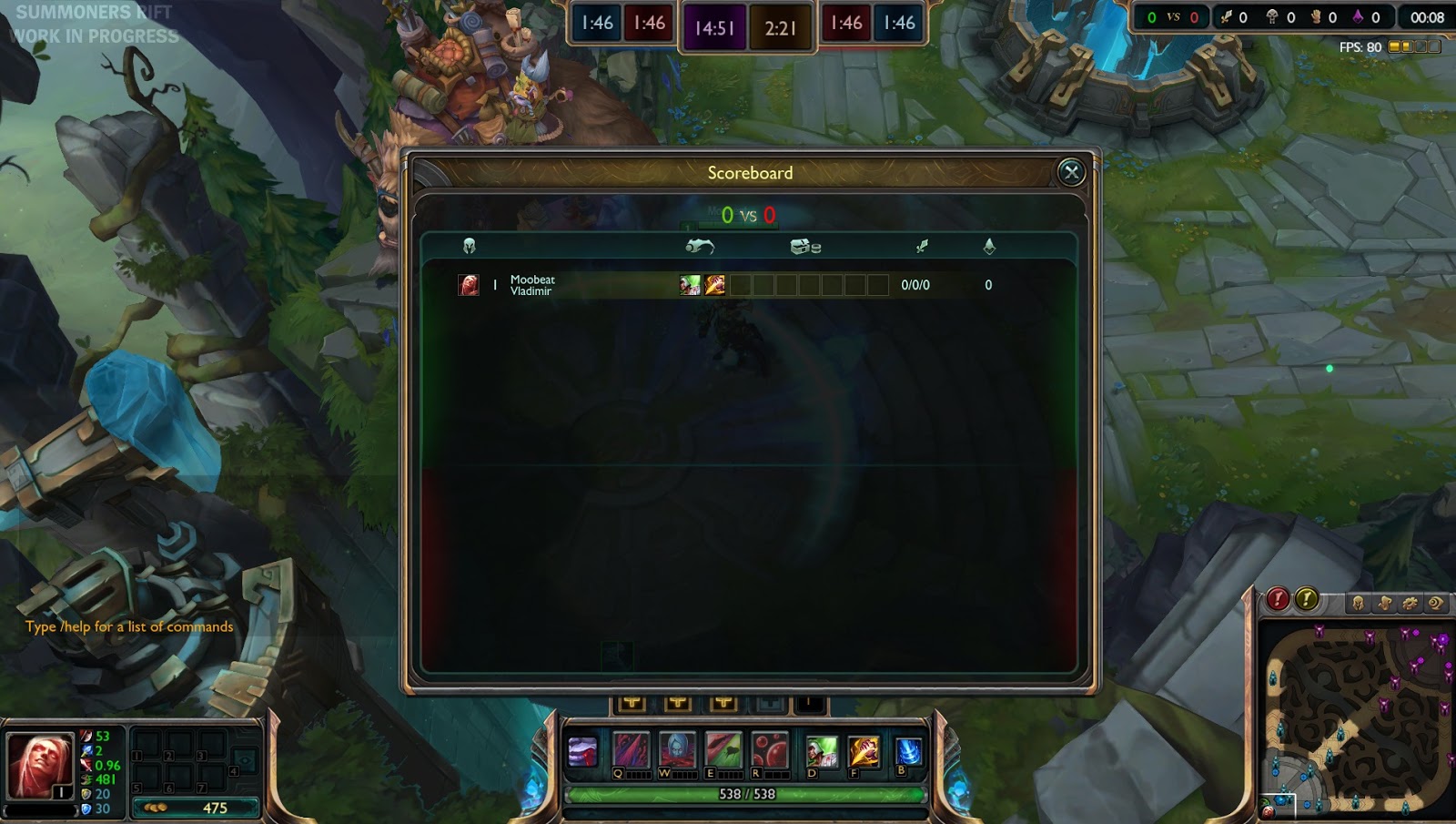The image size is (1456, 824).
Task: Activate the blue Recall button
Action: click(x=908, y=752)
